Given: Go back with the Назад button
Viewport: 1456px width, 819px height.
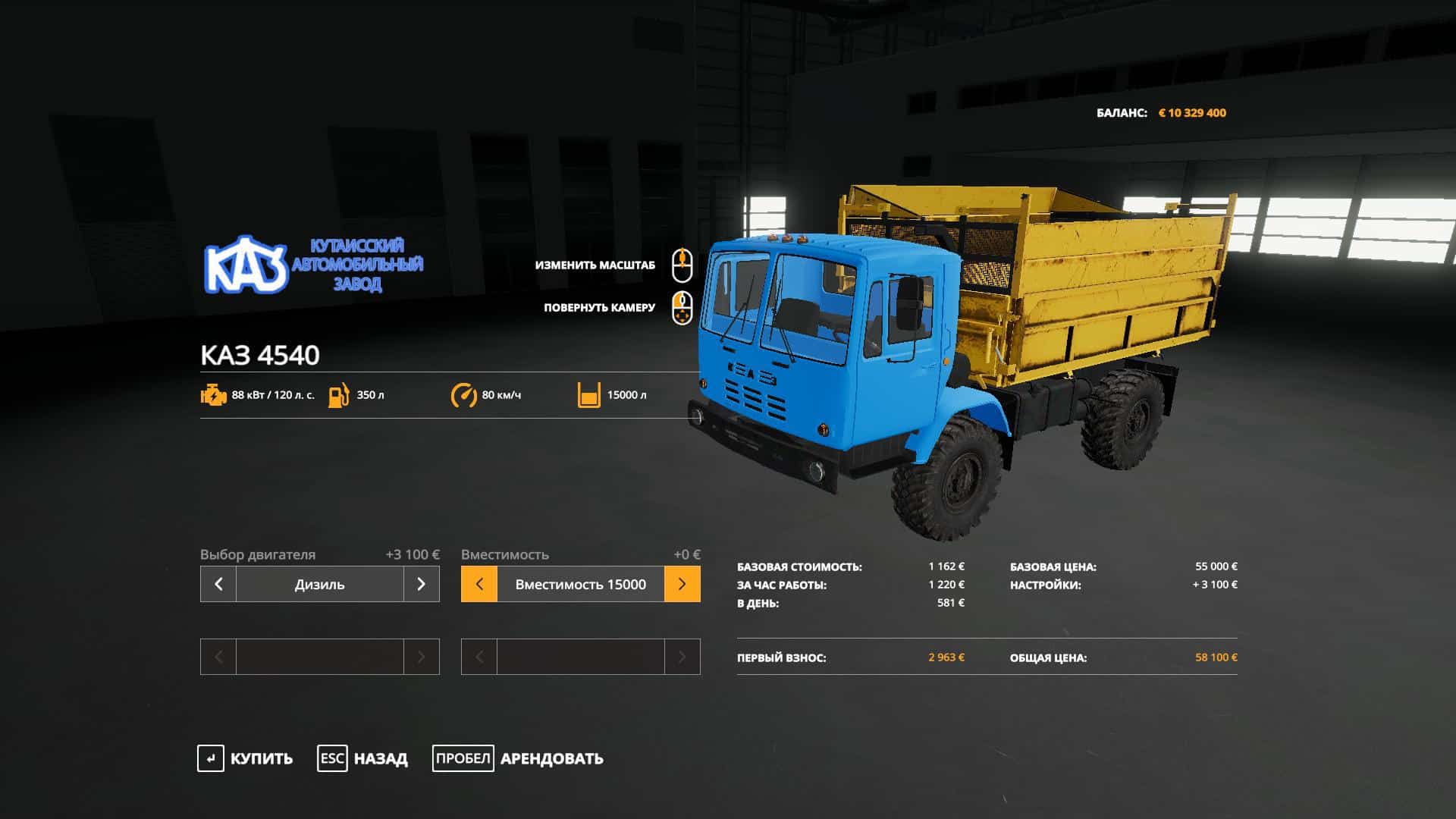Looking at the screenshot, I should [x=362, y=758].
